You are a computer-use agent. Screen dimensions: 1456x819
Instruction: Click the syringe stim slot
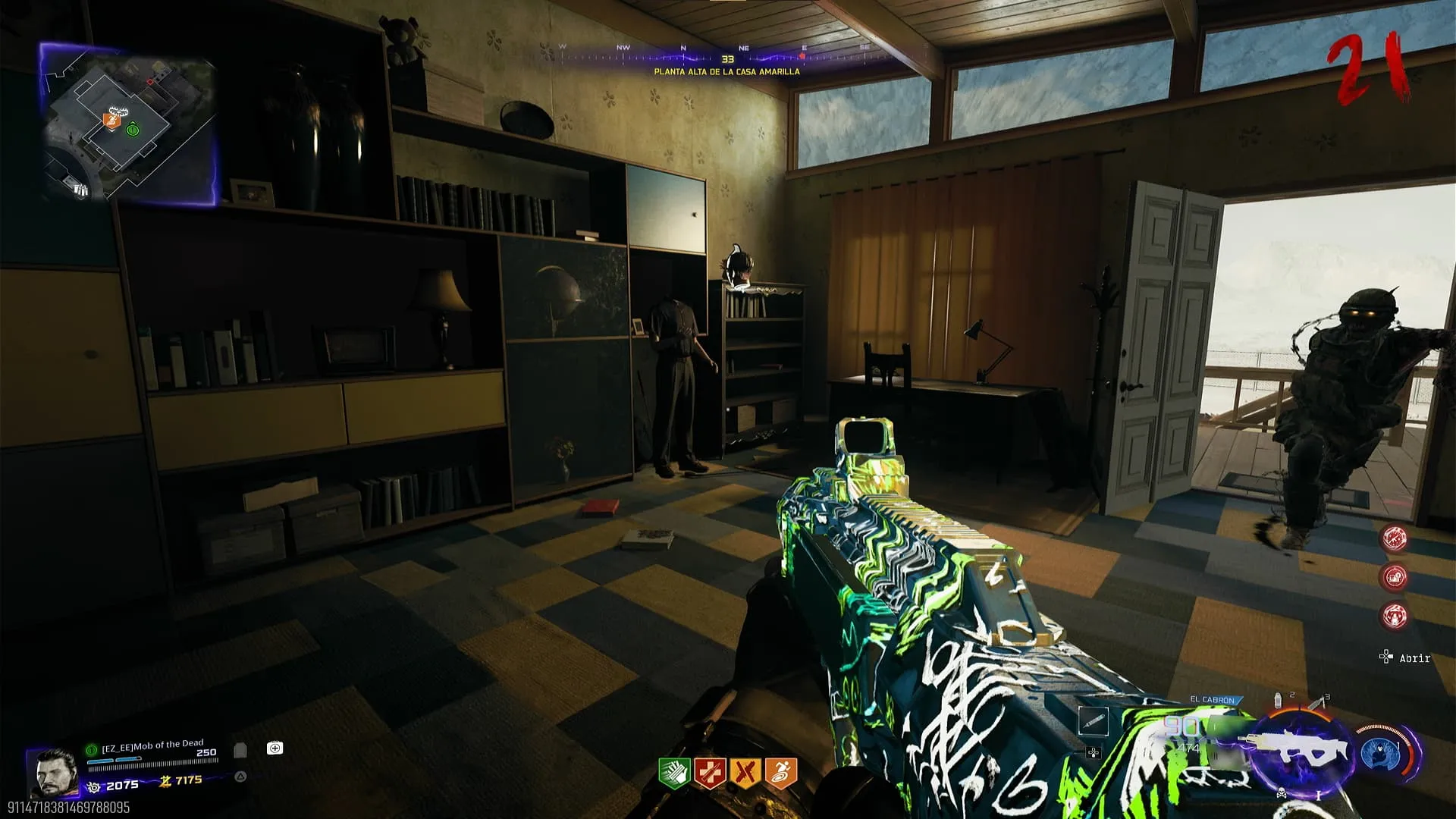pyautogui.click(x=1093, y=721)
